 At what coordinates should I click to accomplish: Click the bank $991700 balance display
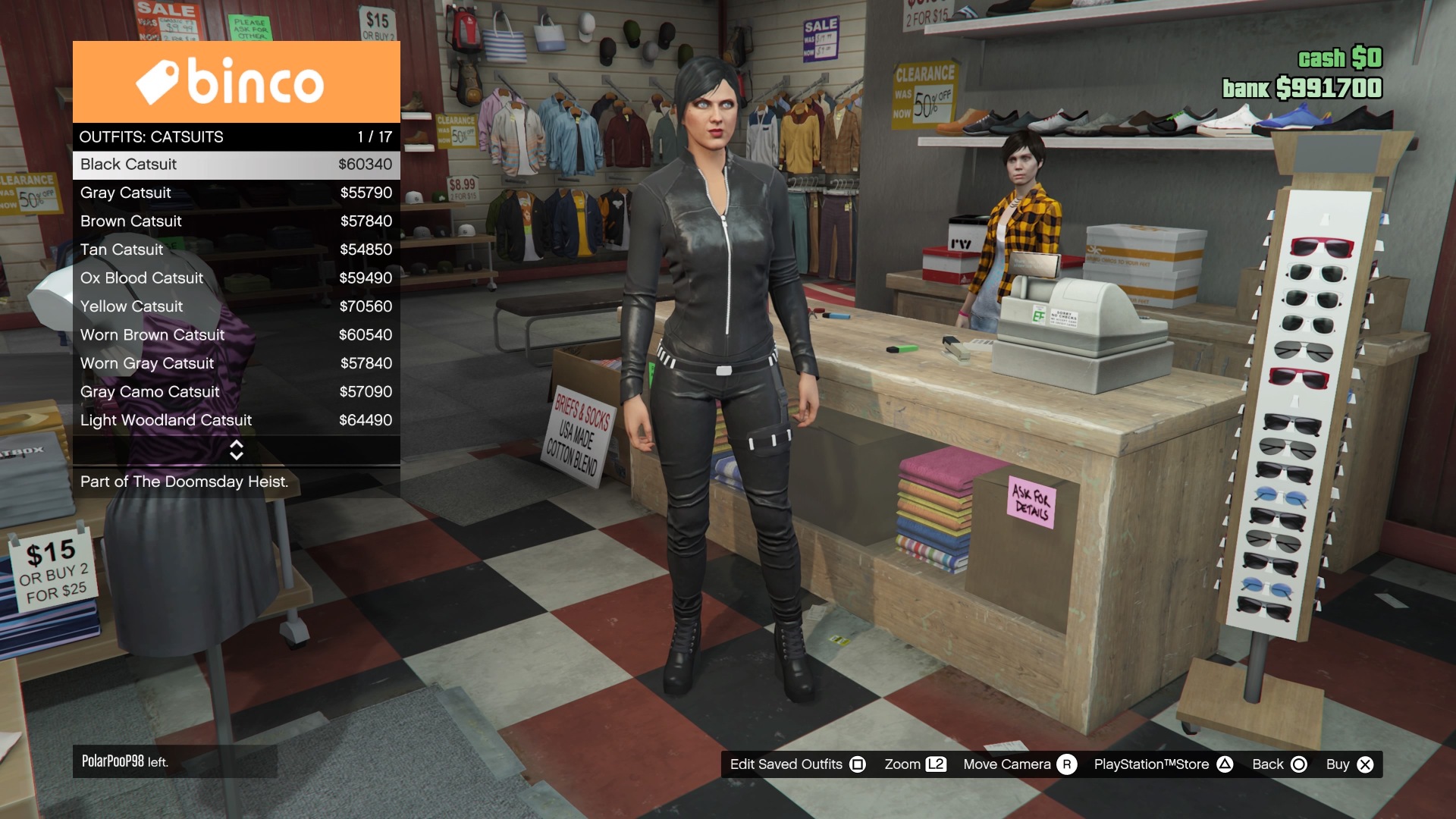coord(1304,87)
